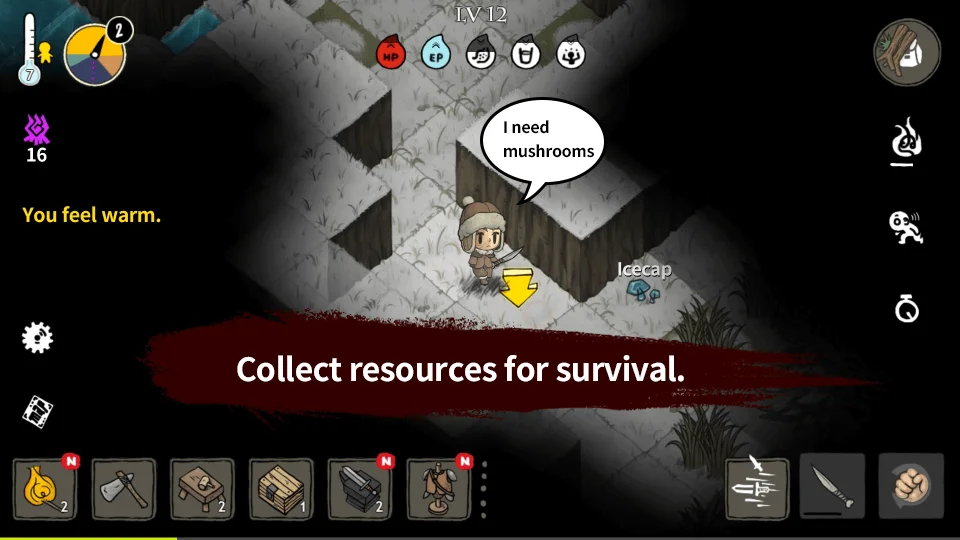Image resolution: width=960 pixels, height=540 pixels.
Task: Tap the film clapperboard icon
Action: [37, 409]
